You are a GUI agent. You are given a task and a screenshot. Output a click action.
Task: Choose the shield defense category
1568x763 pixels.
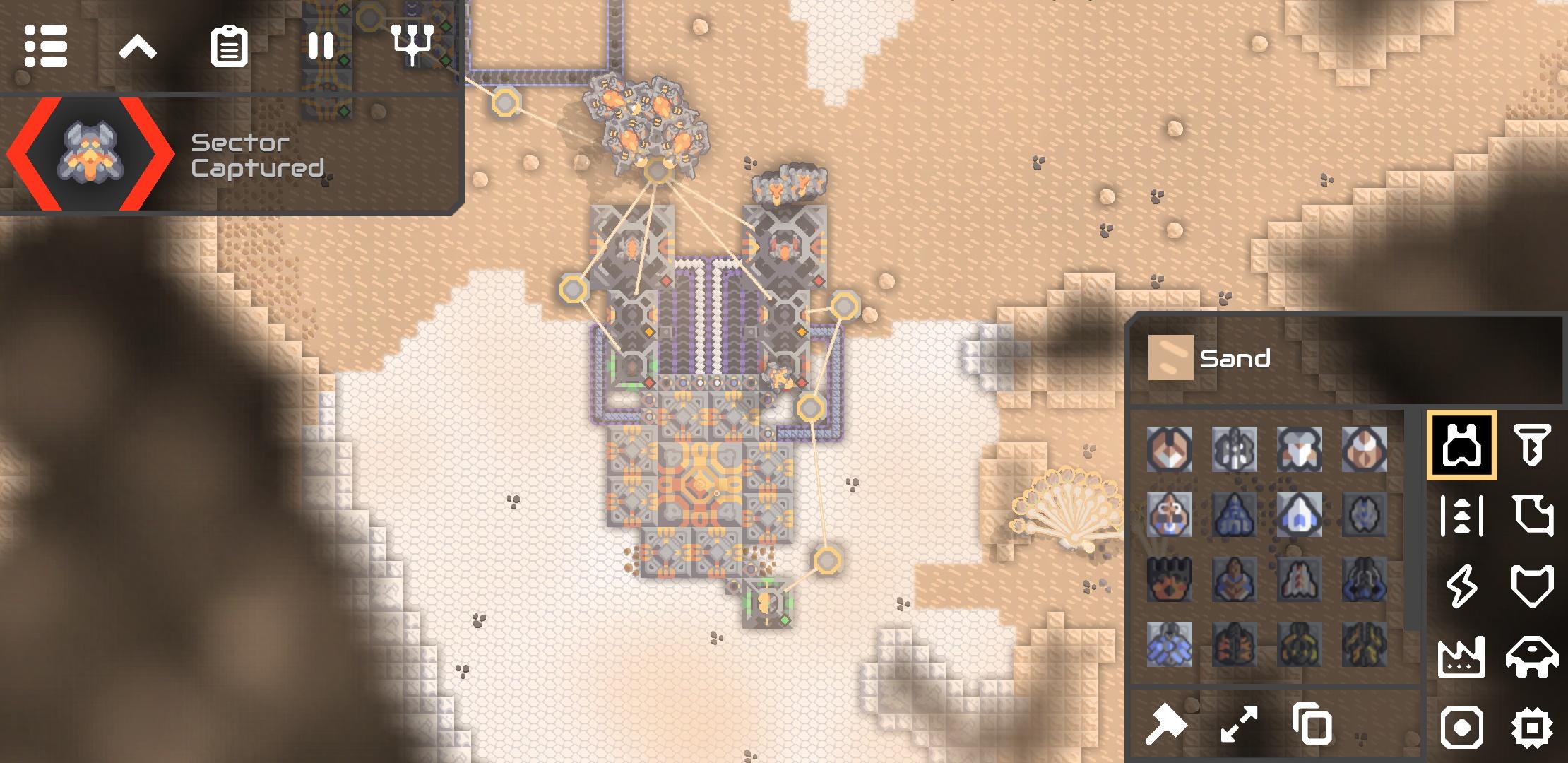pyautogui.click(x=1531, y=586)
